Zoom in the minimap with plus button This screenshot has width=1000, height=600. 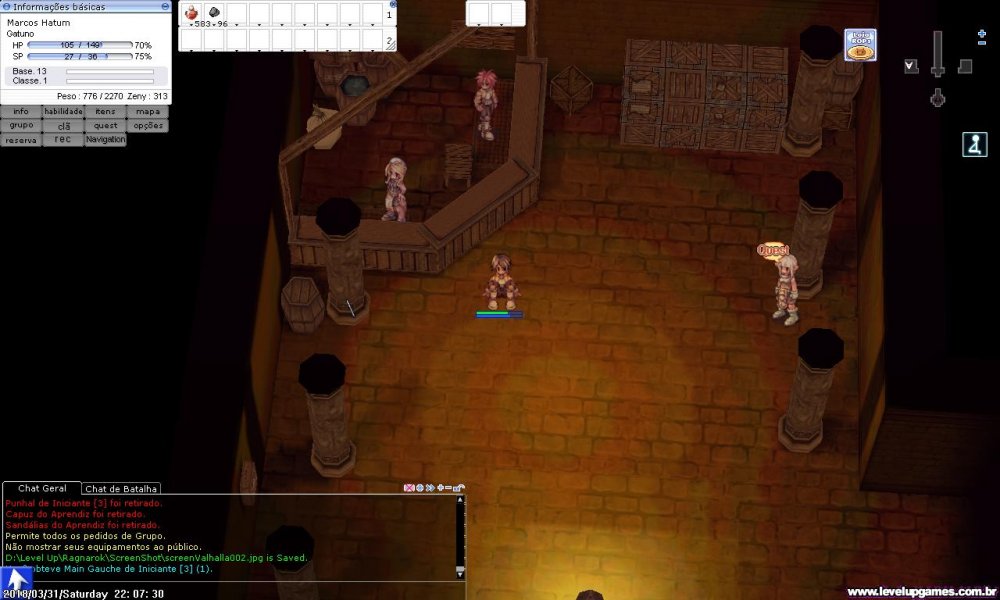pyautogui.click(x=982, y=35)
